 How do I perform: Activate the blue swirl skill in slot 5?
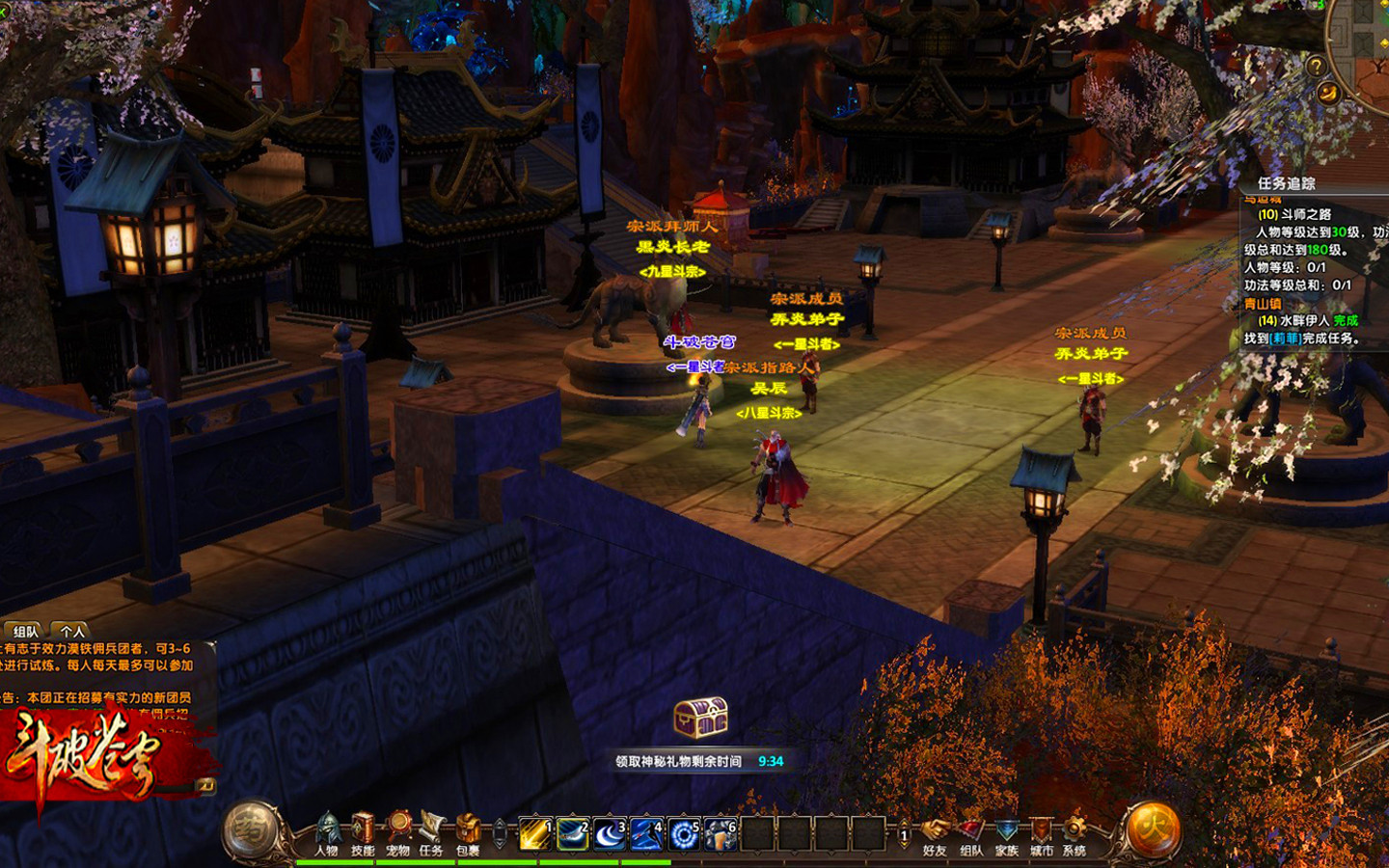[684, 833]
